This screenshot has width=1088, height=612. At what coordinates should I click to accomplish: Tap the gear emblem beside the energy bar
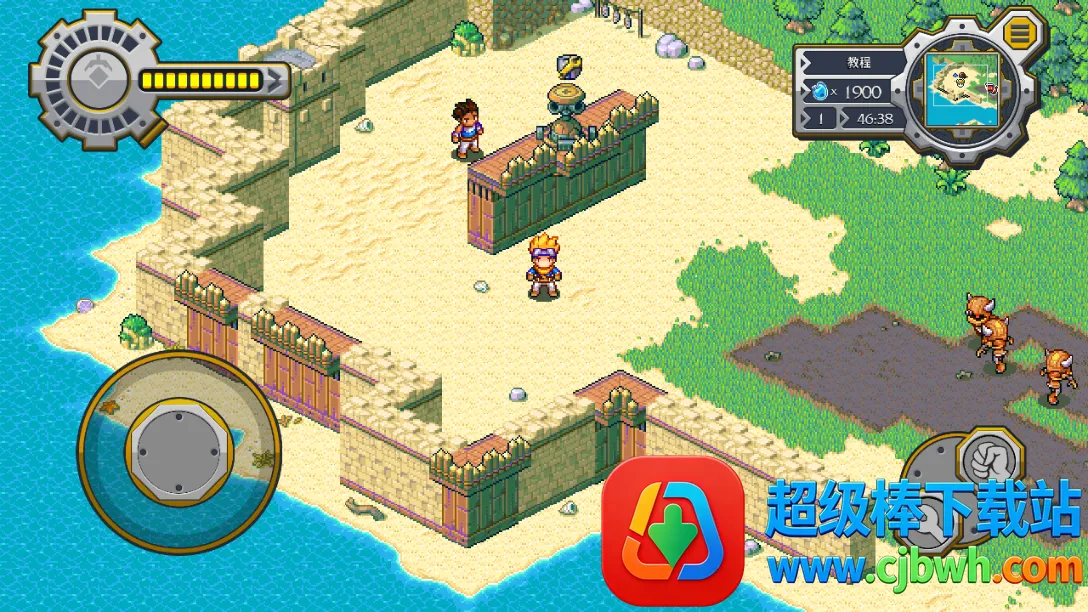pos(96,77)
